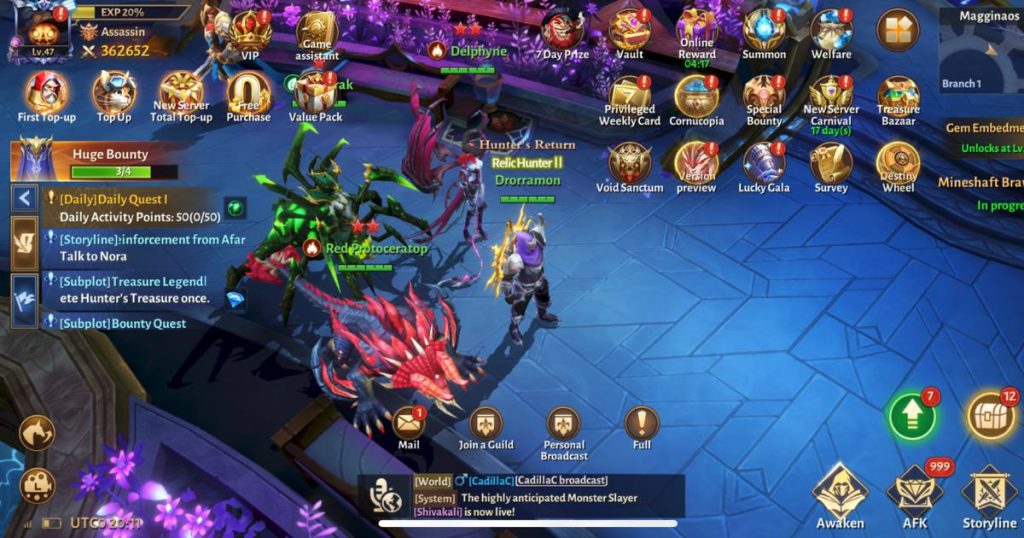Open the VIP menu

tap(250, 32)
